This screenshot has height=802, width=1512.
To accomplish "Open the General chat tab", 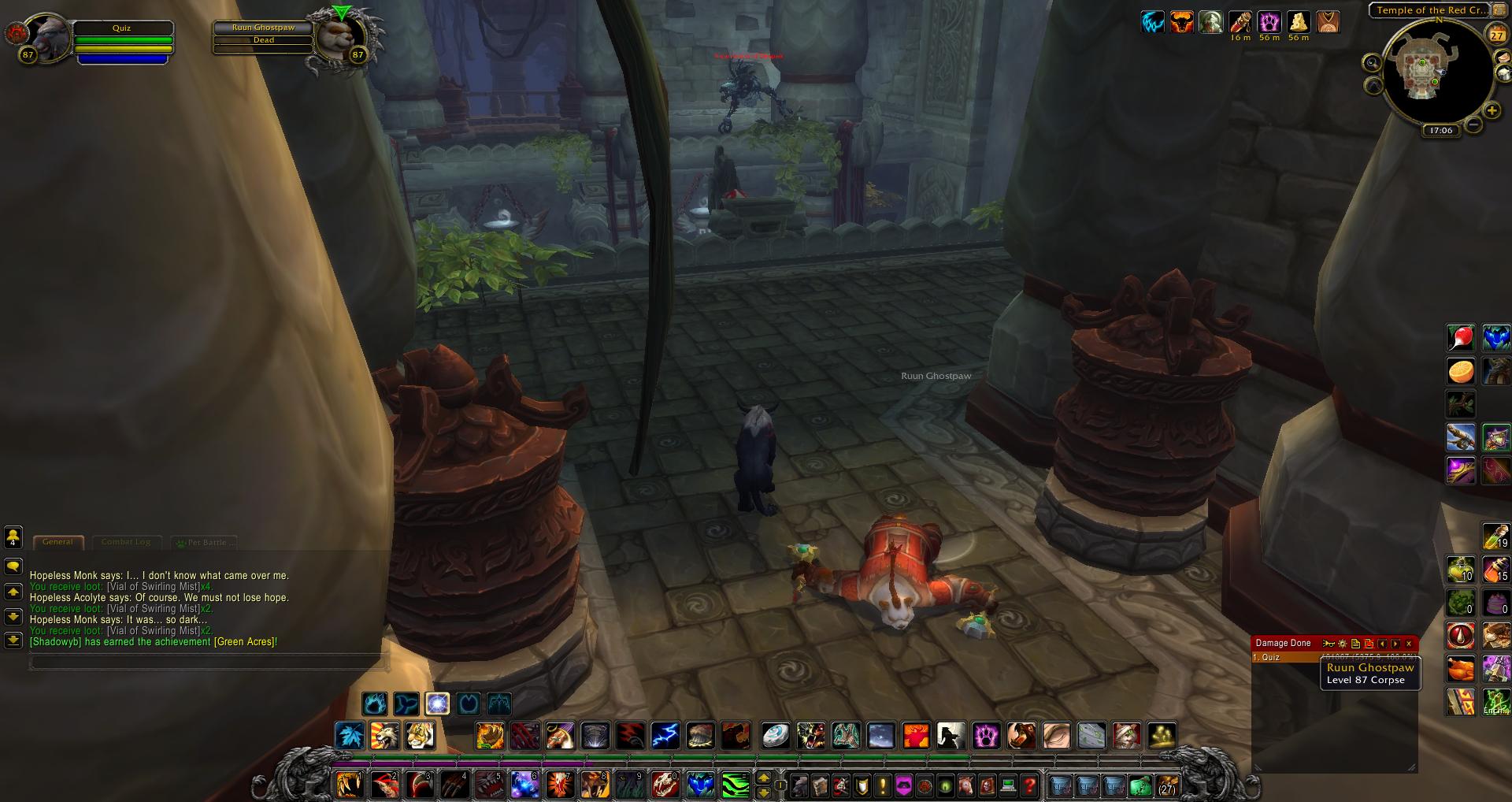I will pos(57,542).
